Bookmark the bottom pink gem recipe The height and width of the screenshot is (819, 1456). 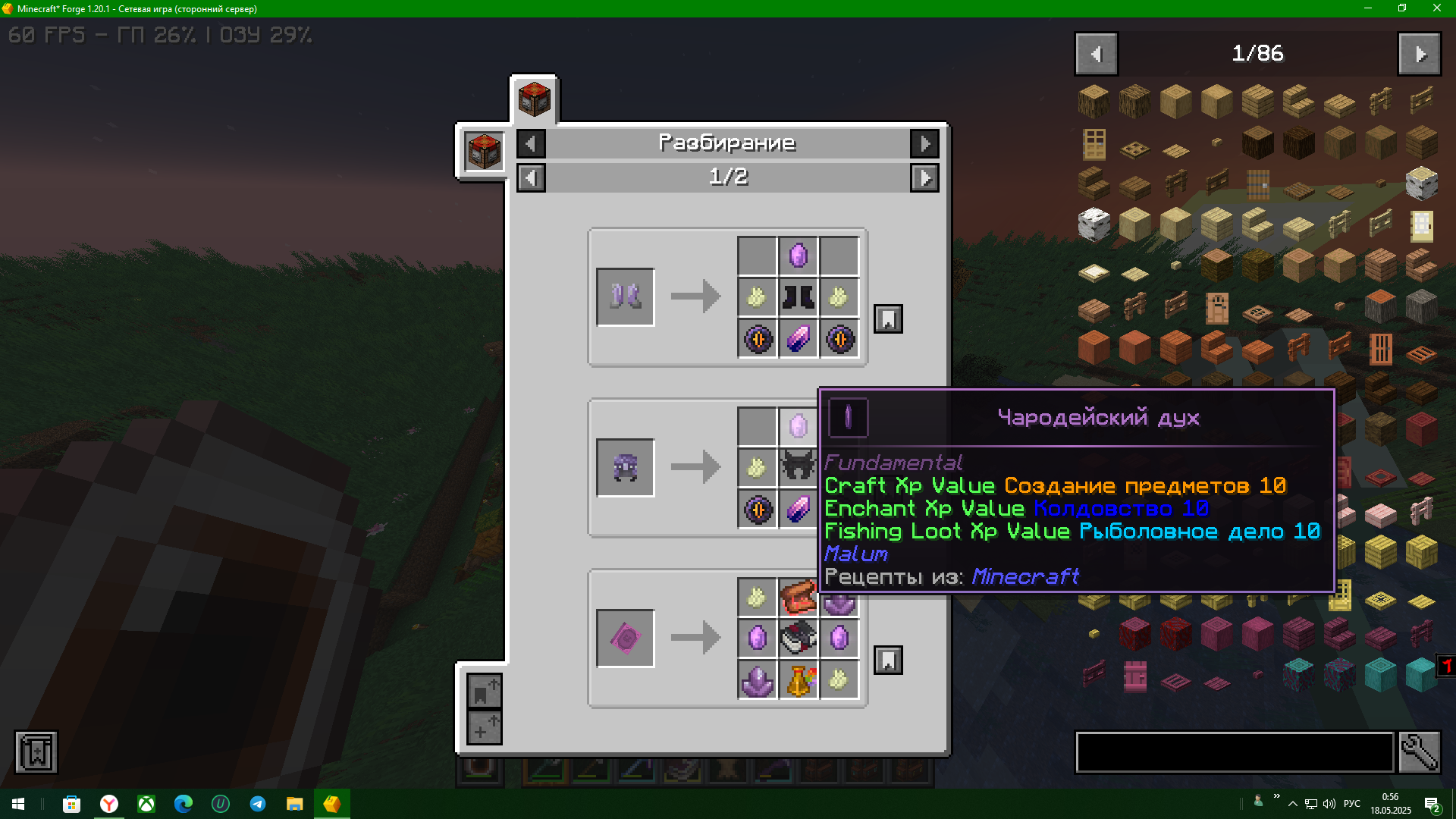888,661
